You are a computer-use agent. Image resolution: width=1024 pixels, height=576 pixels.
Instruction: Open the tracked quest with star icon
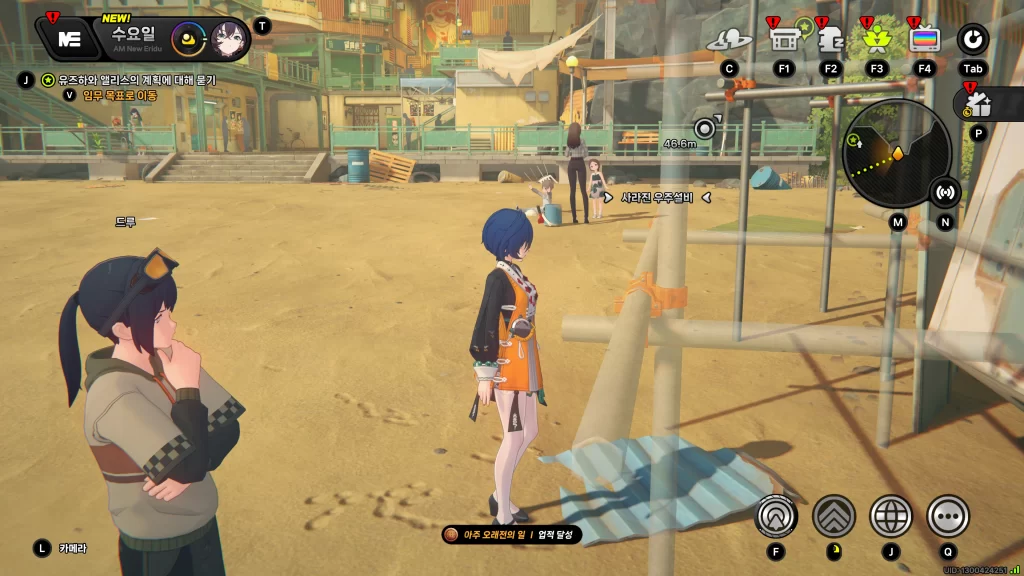[47, 80]
